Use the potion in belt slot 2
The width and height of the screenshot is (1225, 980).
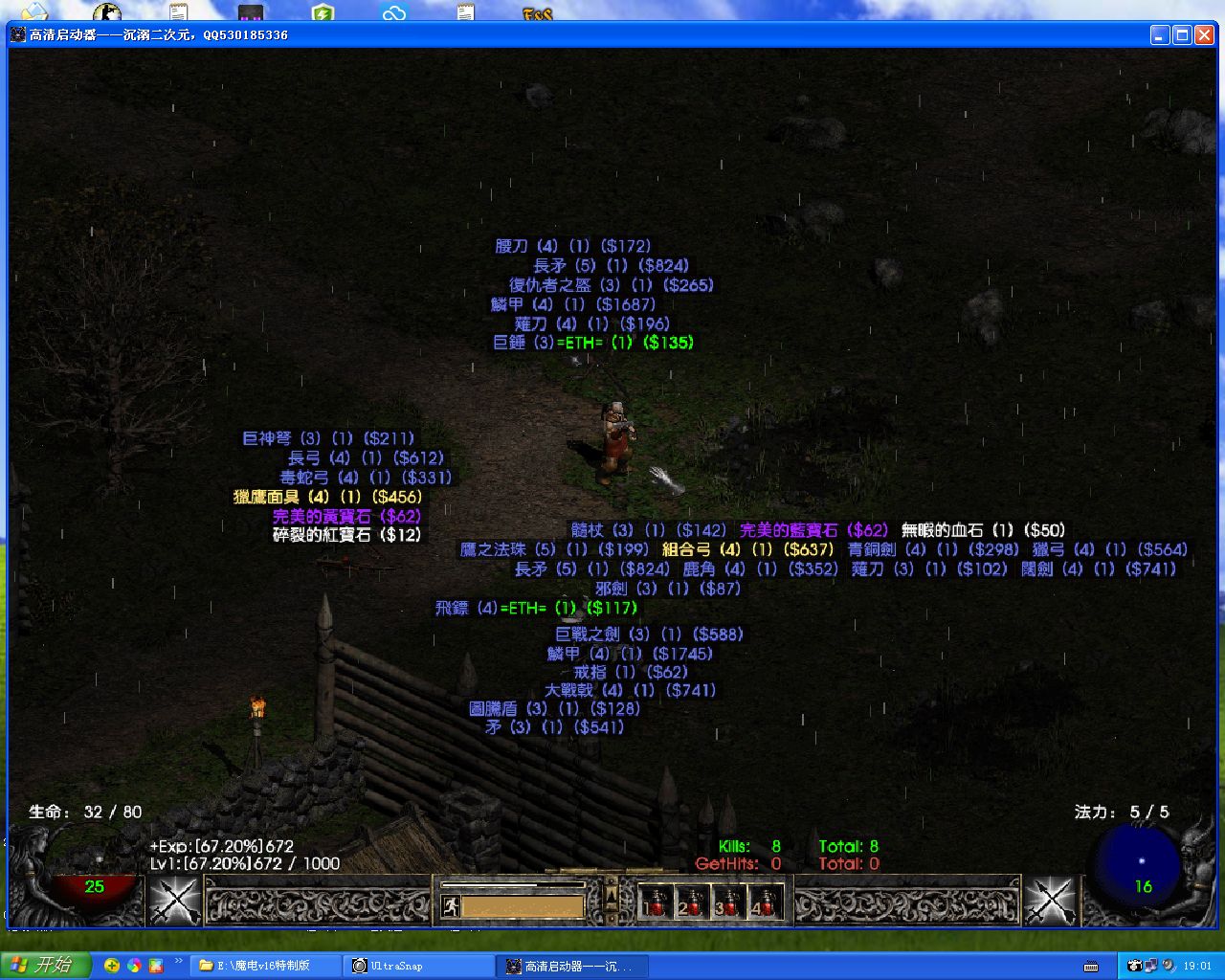click(x=691, y=902)
